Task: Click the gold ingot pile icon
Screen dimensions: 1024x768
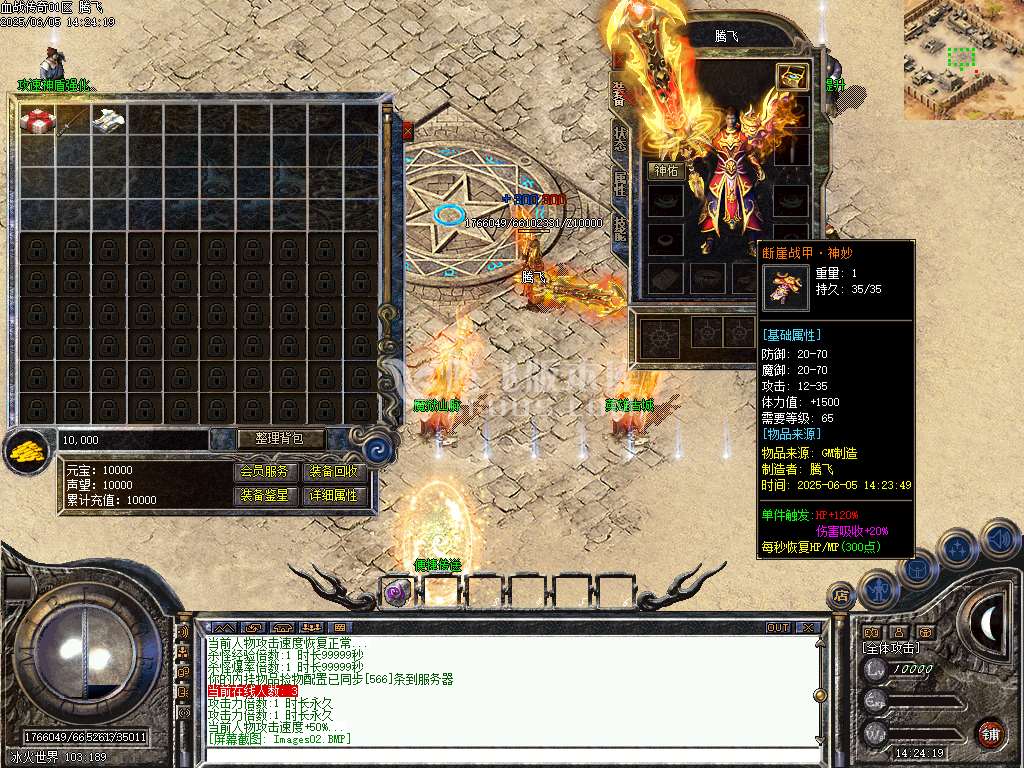Action: pos(28,453)
